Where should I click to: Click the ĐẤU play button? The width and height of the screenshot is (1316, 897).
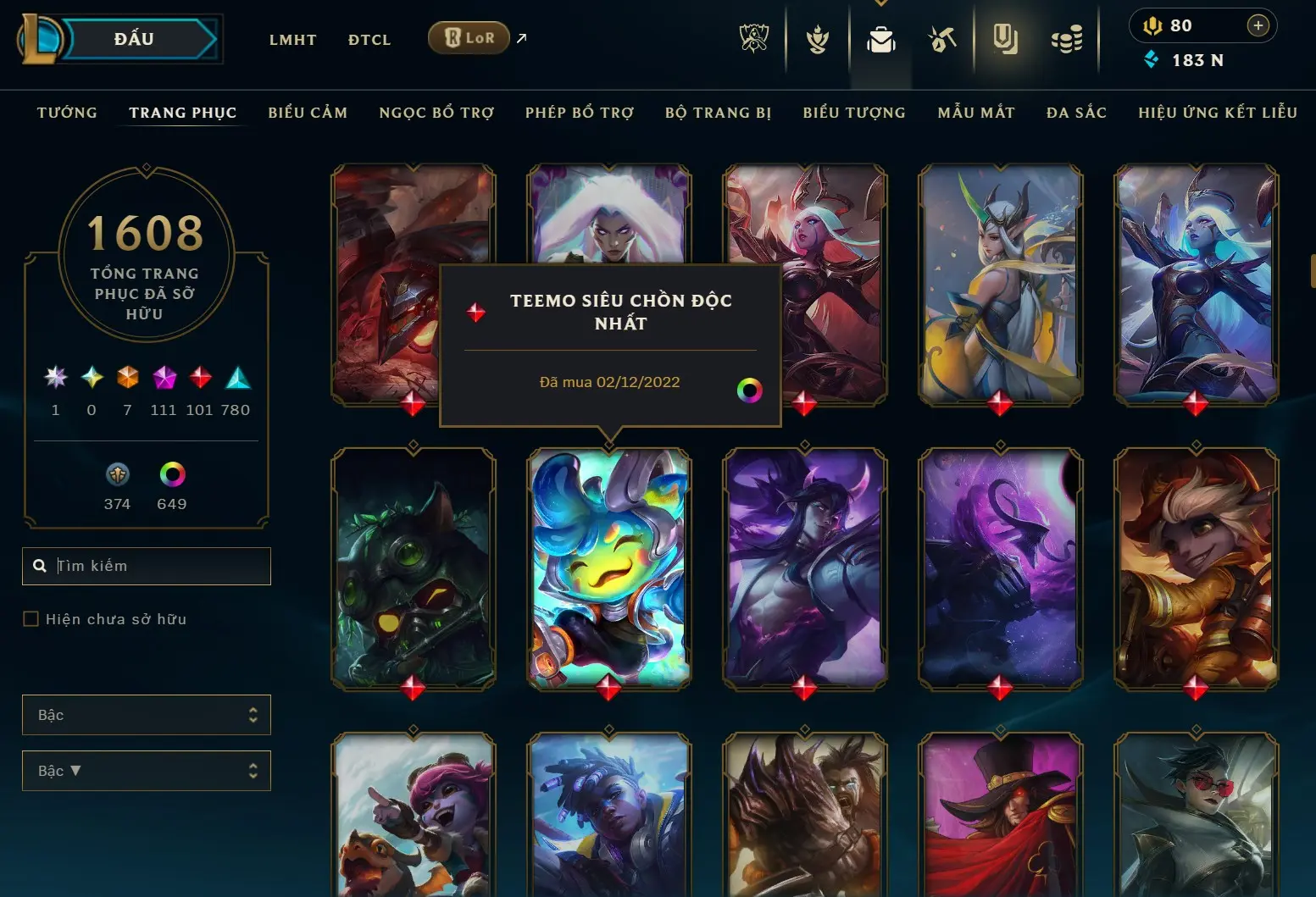(x=136, y=39)
